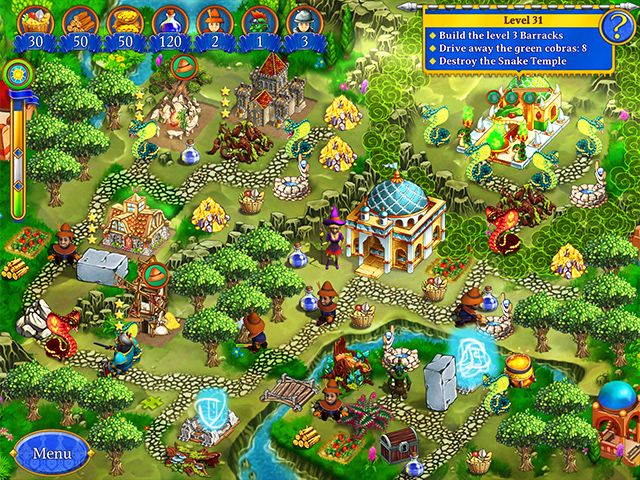The width and height of the screenshot is (640, 480).
Task: Click the hat icon above the tree hut
Action: 183,67
